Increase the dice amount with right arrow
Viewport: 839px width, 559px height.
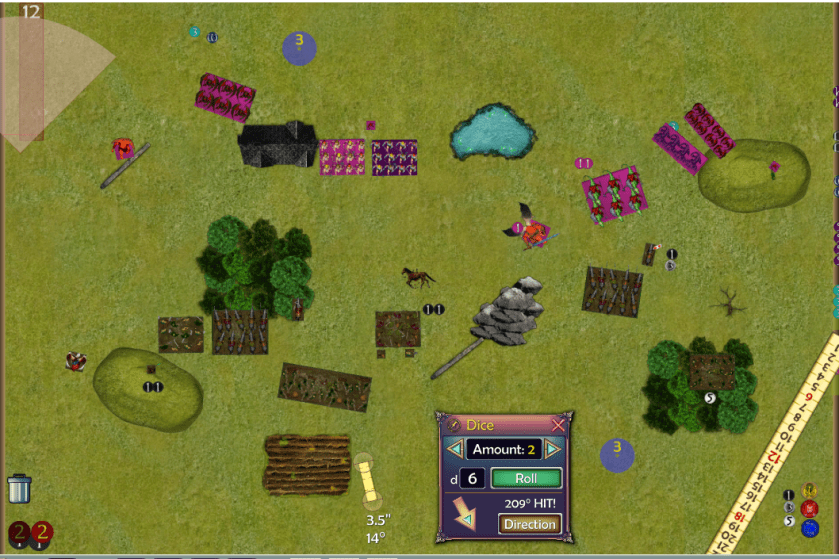(x=552, y=450)
